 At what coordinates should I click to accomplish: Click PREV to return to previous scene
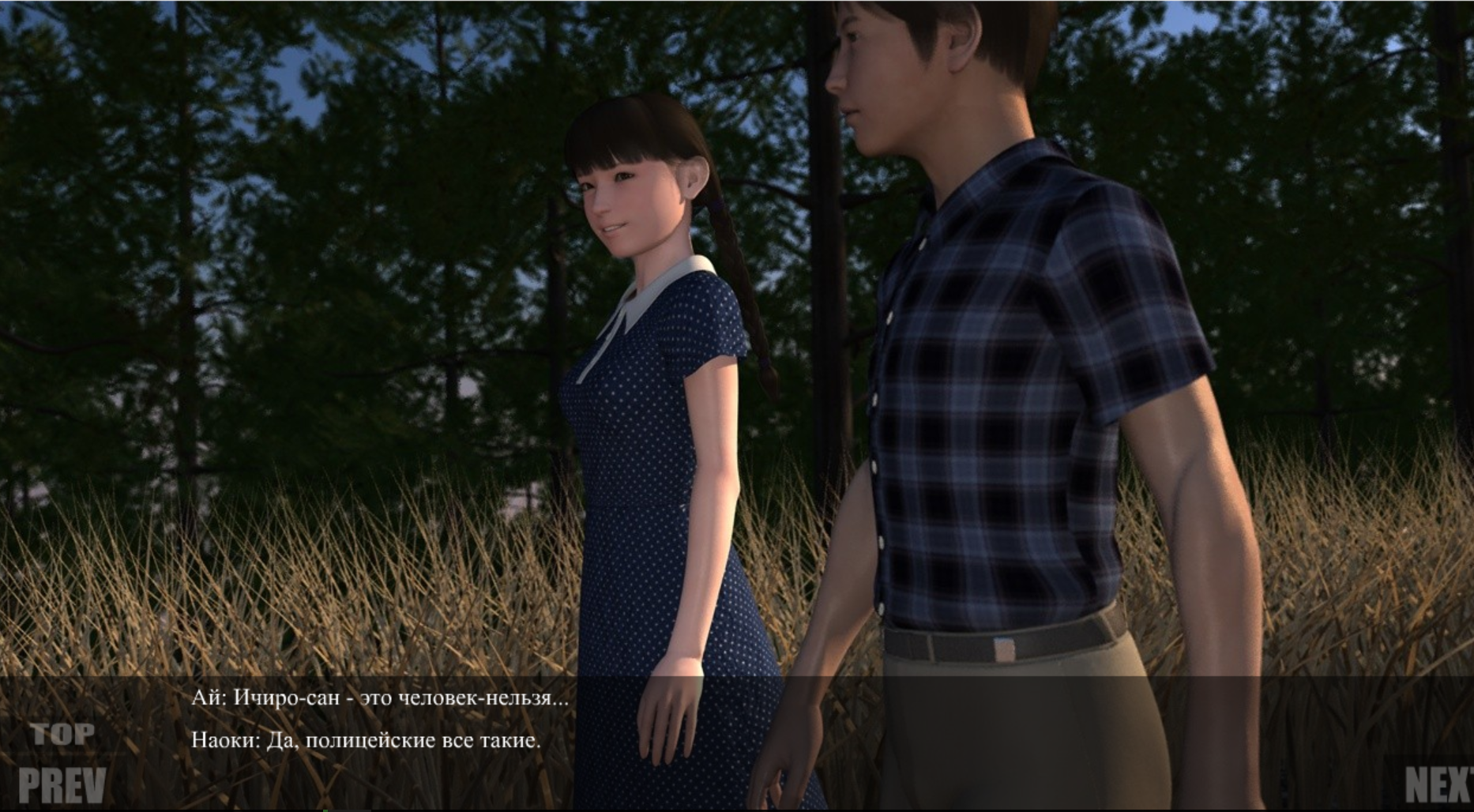(x=62, y=784)
